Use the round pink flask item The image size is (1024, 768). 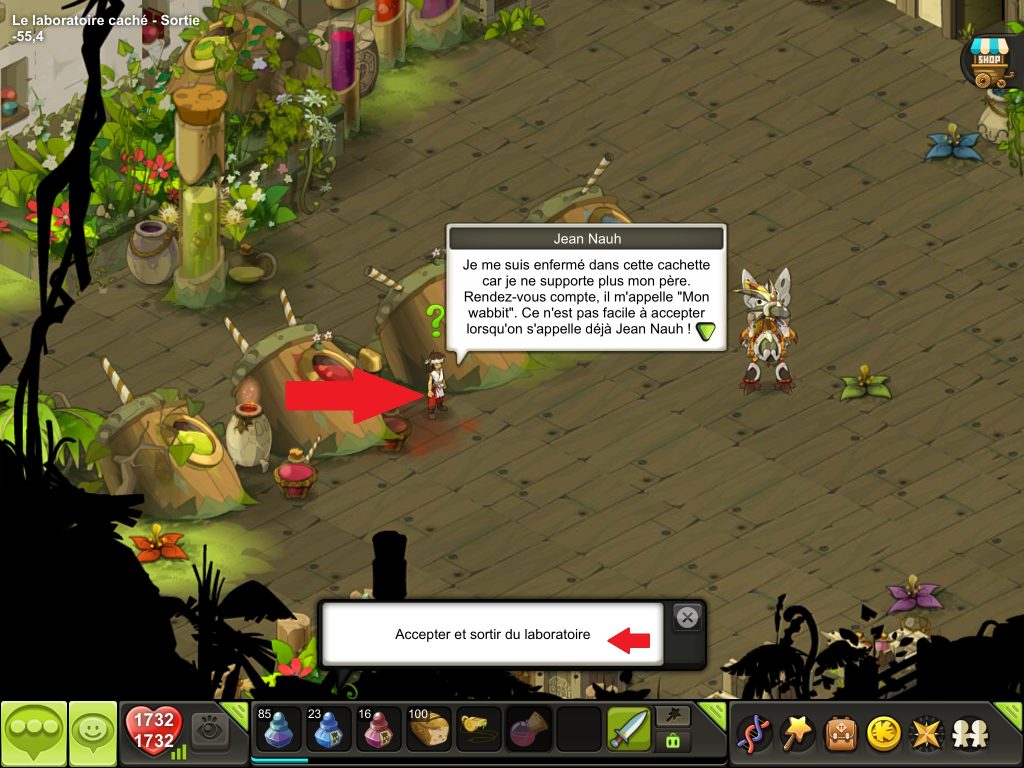pos(528,729)
